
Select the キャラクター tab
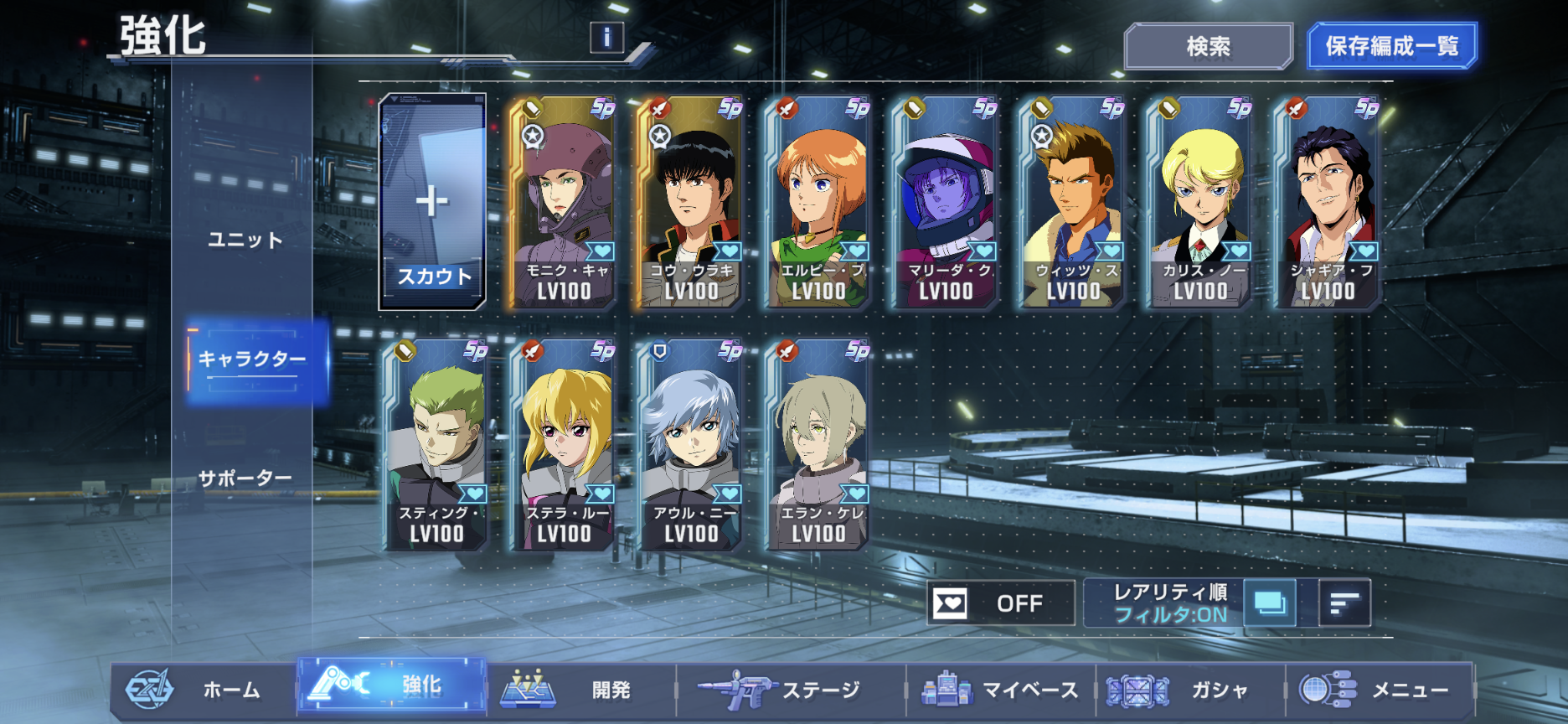click(x=252, y=359)
